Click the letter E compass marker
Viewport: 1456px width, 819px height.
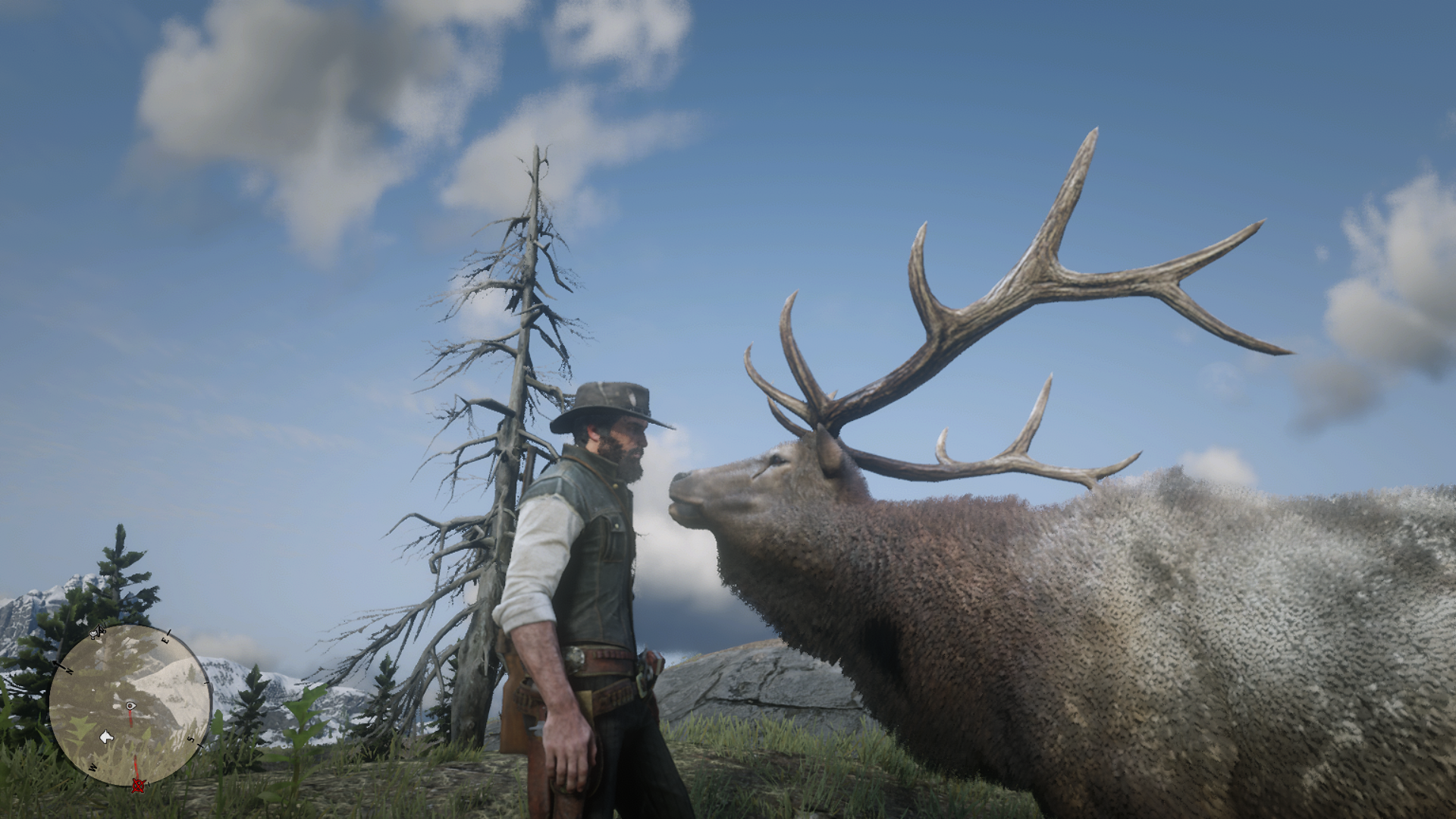(x=166, y=639)
